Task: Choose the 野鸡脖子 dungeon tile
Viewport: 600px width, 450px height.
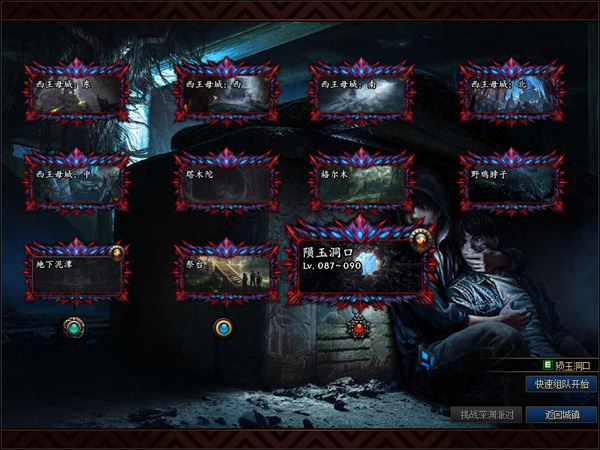Action: coord(510,184)
